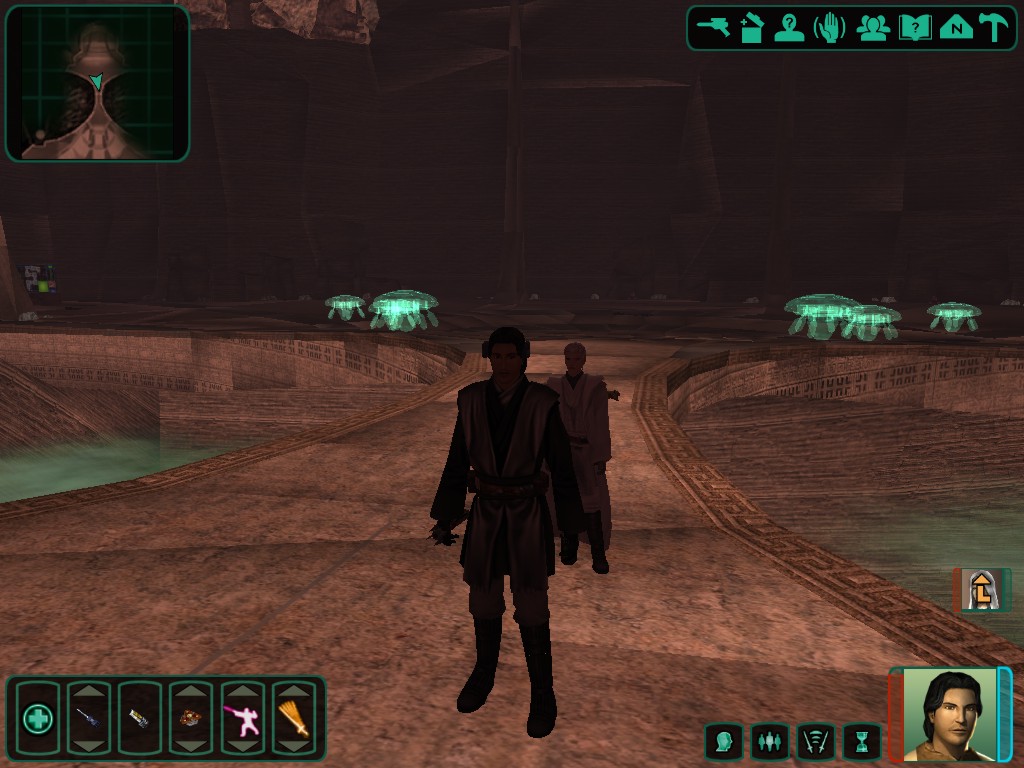Activate the pink lightsaber stance power

pyautogui.click(x=242, y=718)
